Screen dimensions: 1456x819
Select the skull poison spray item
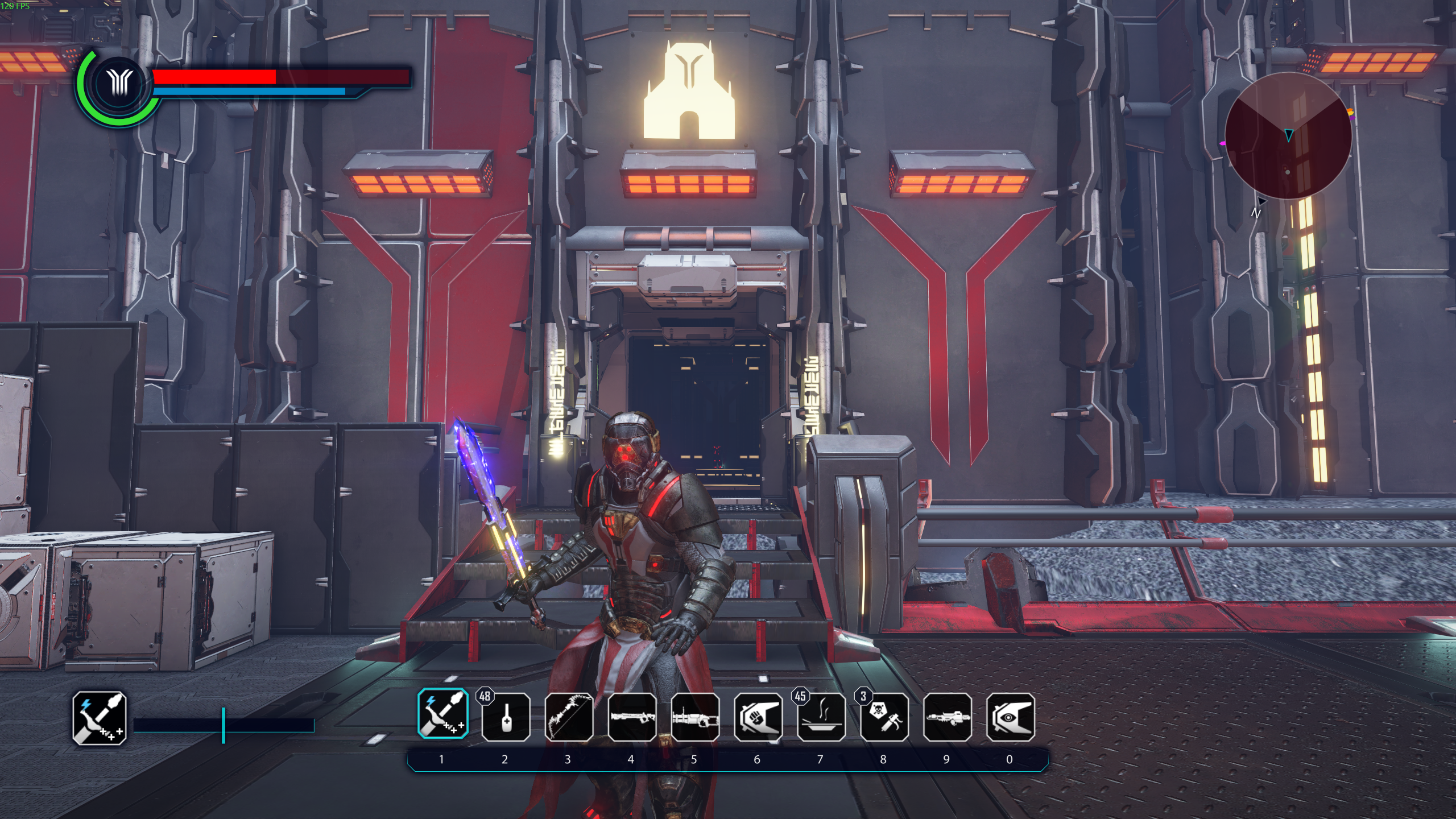[x=884, y=717]
